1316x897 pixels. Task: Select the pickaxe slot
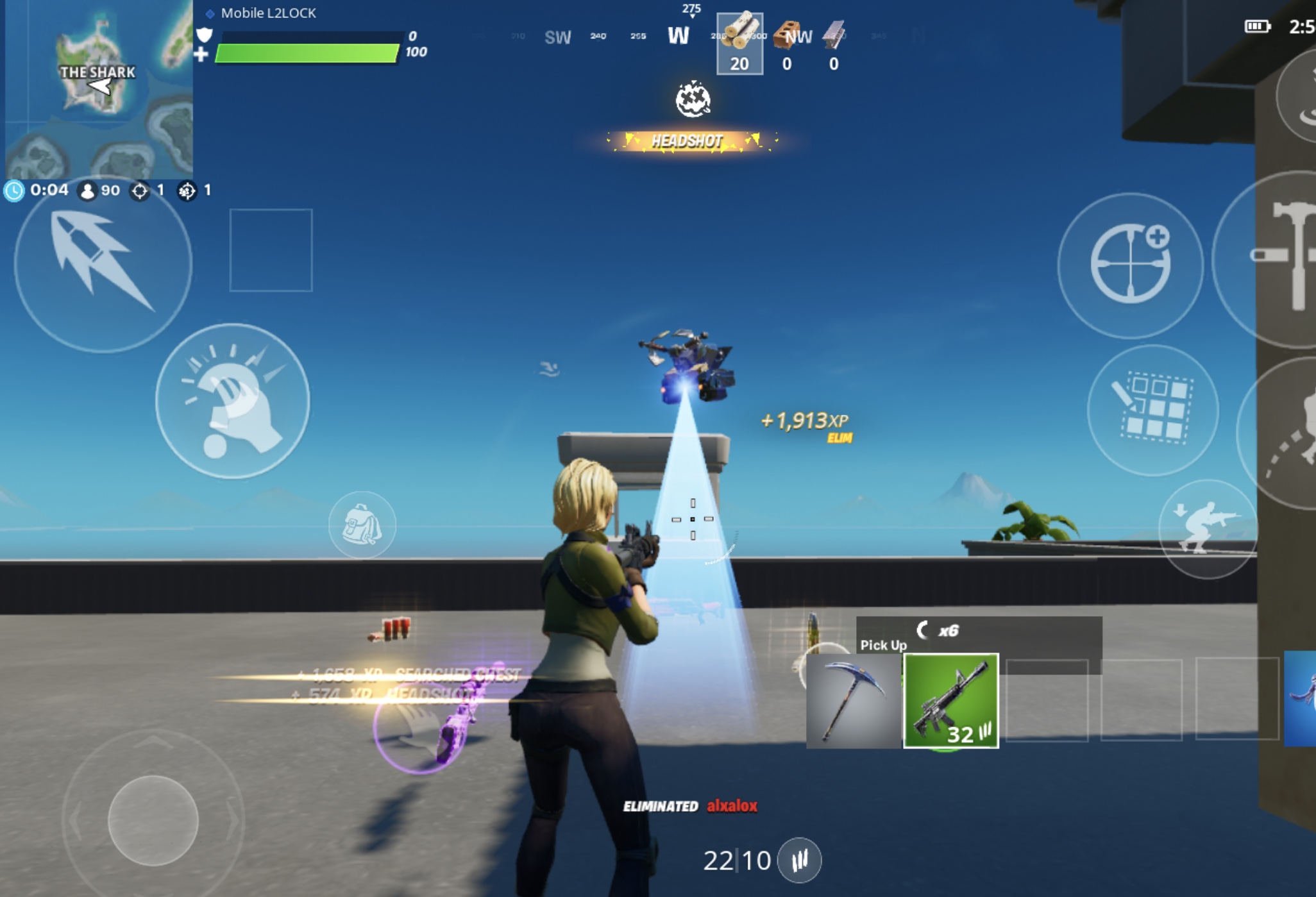coord(853,701)
